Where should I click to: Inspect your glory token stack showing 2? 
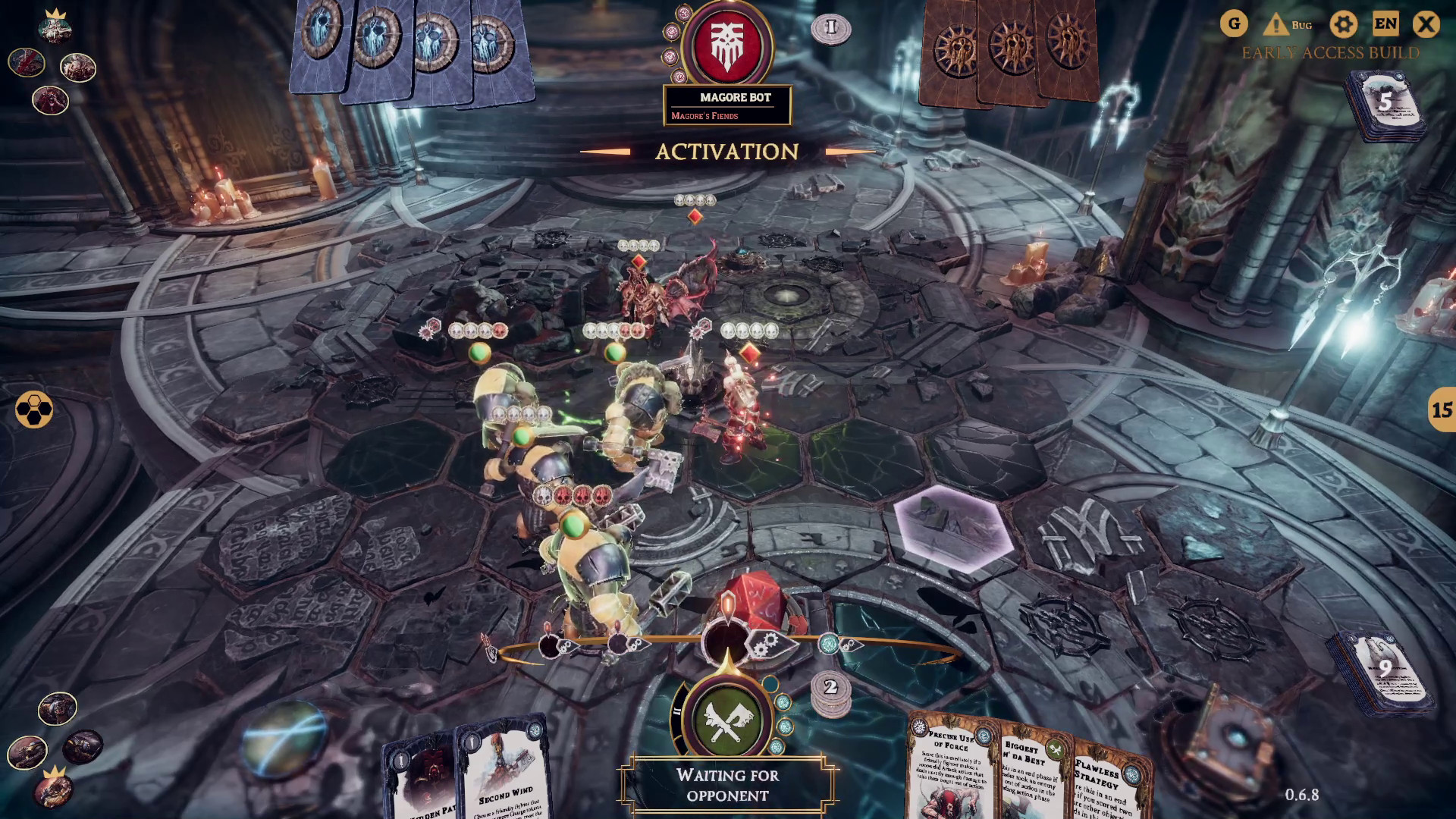pyautogui.click(x=830, y=690)
